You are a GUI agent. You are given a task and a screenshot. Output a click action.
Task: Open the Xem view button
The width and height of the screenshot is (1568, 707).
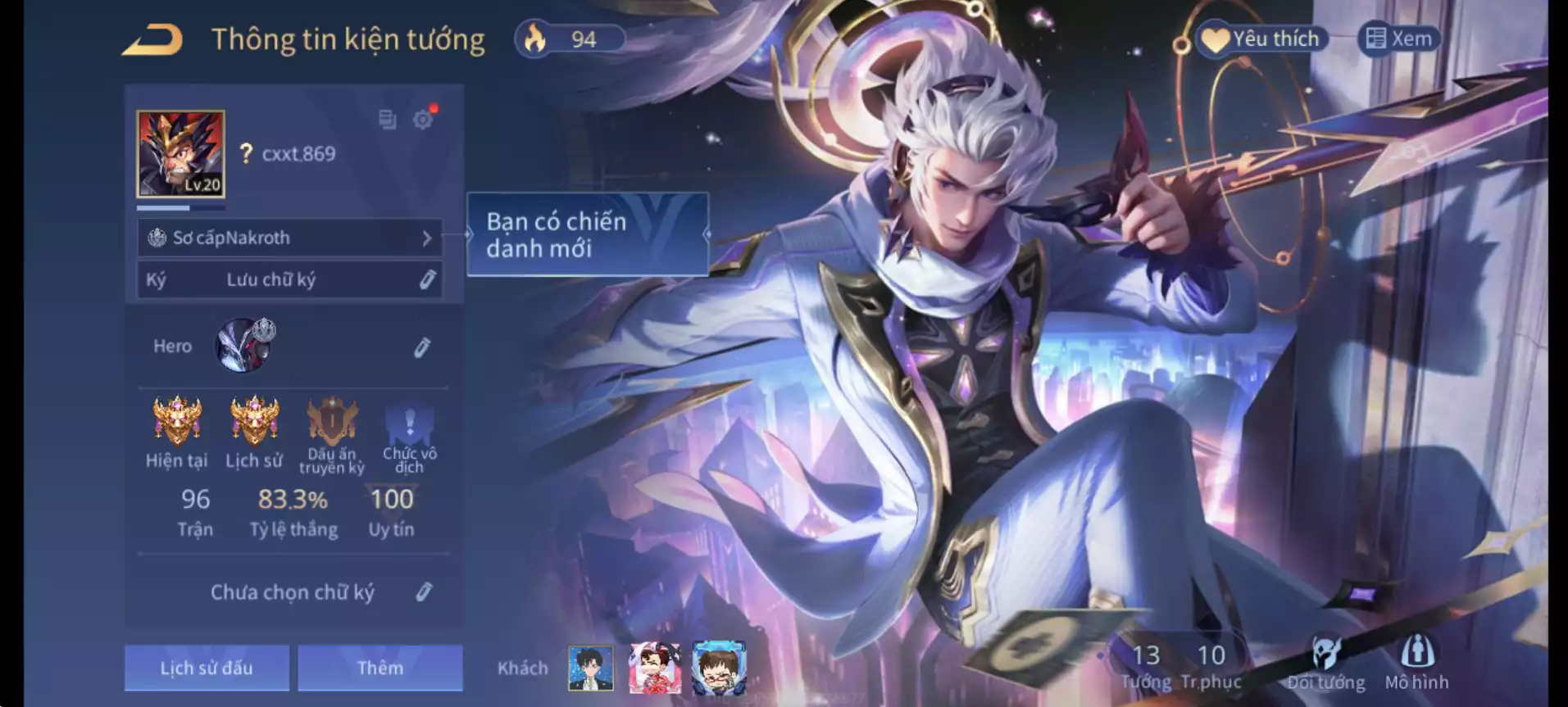[x=1399, y=39]
